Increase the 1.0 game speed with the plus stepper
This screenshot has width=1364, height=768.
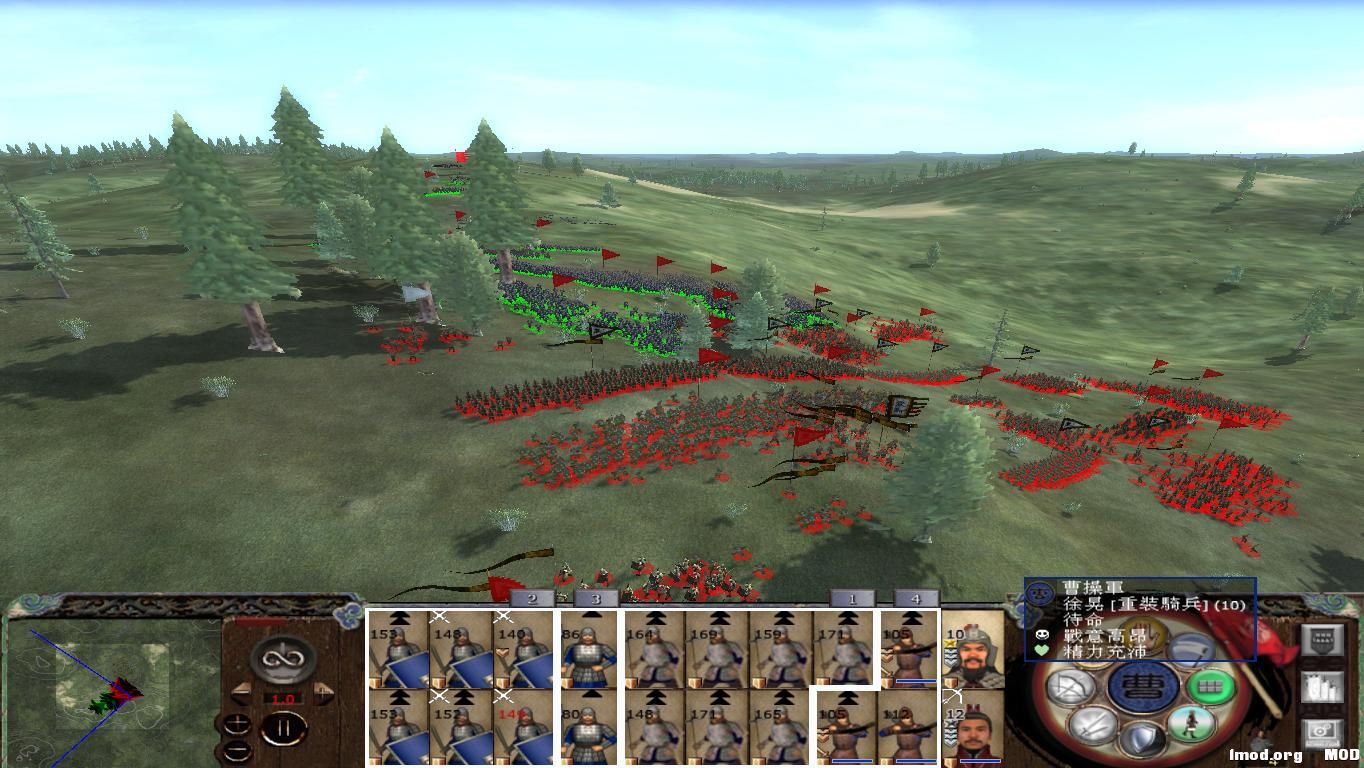tap(323, 692)
